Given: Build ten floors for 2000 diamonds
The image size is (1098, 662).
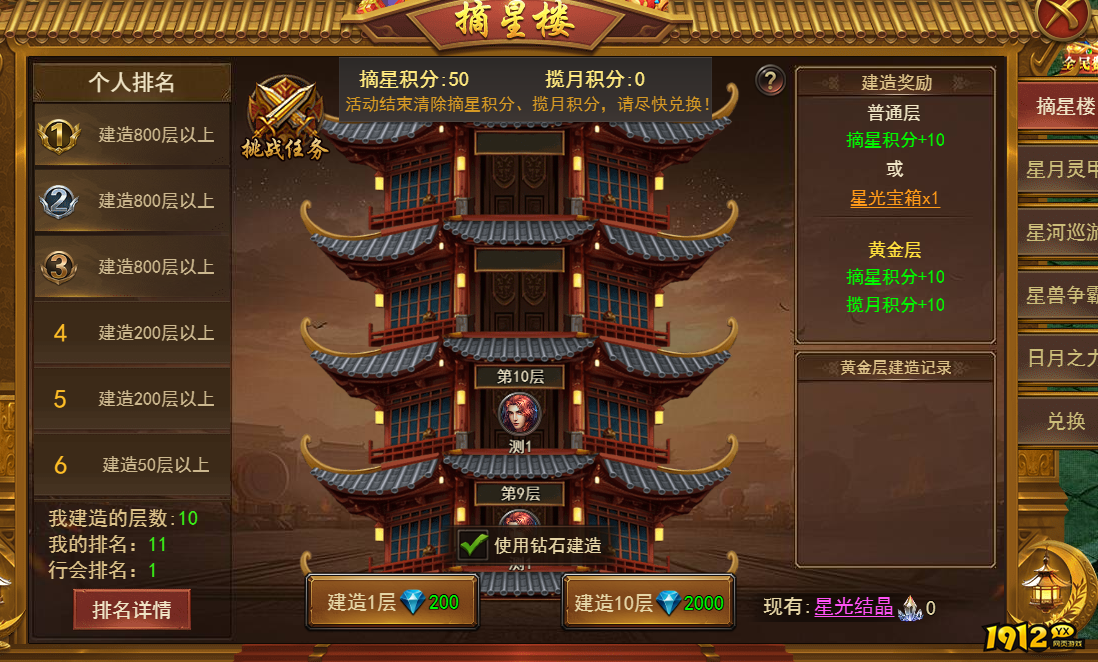Looking at the screenshot, I should 648,602.
